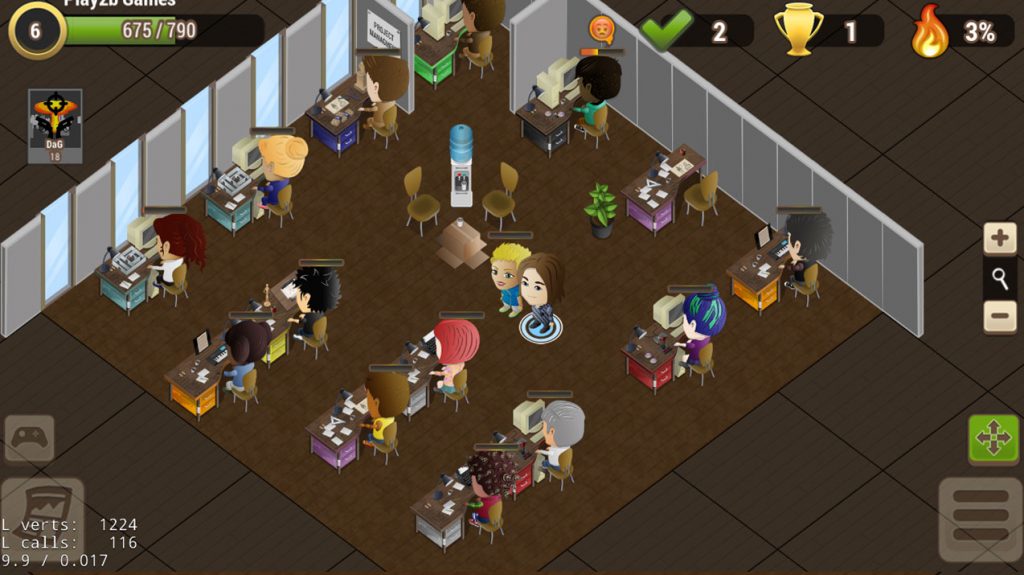Open the level 6 company badge
The width and height of the screenshot is (1024, 575).
[x=36, y=30]
